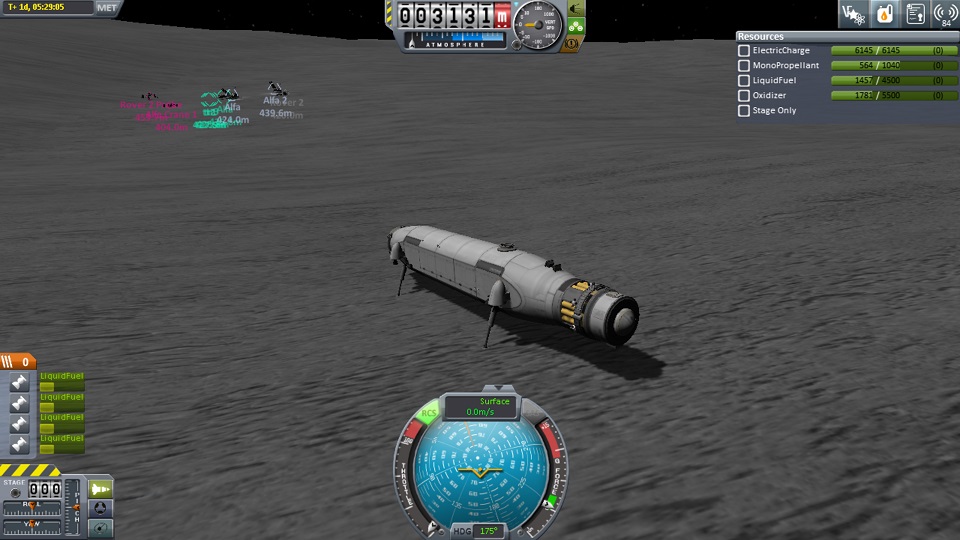The width and height of the screenshot is (960, 540).
Task: Open the signal strength toolbar icon
Action: [945, 13]
